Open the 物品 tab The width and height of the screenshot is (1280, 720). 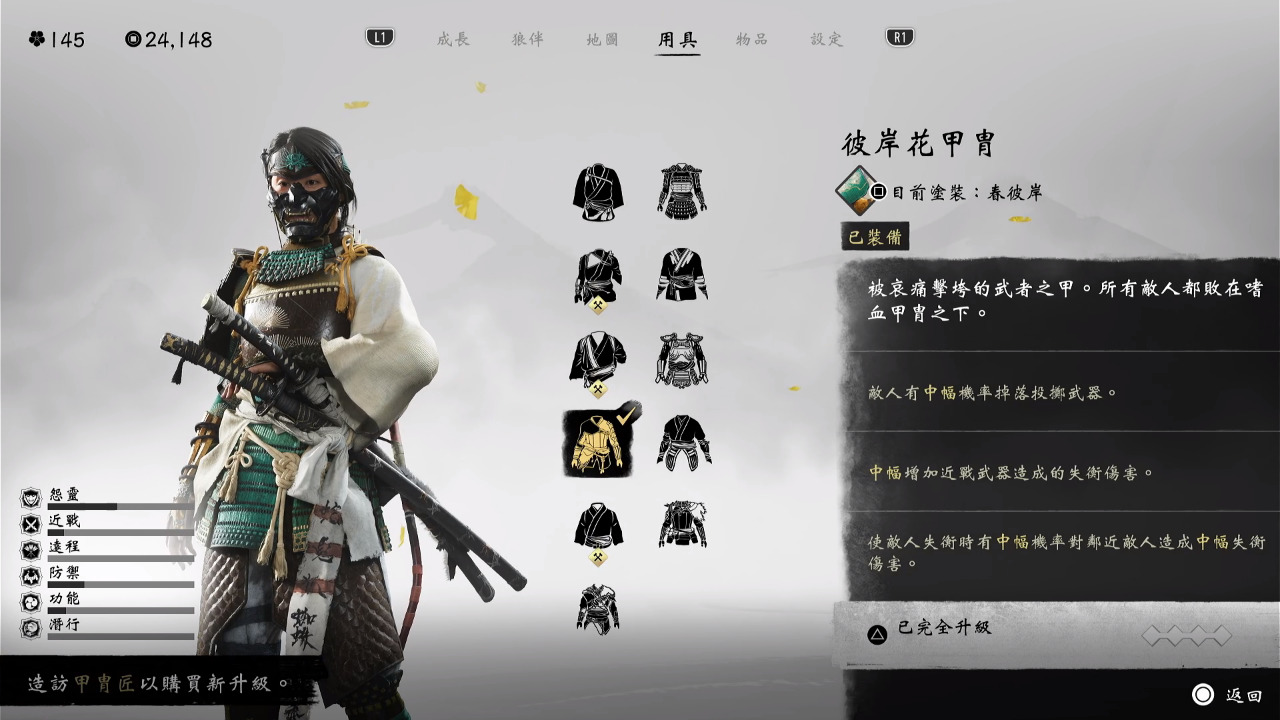pos(752,39)
